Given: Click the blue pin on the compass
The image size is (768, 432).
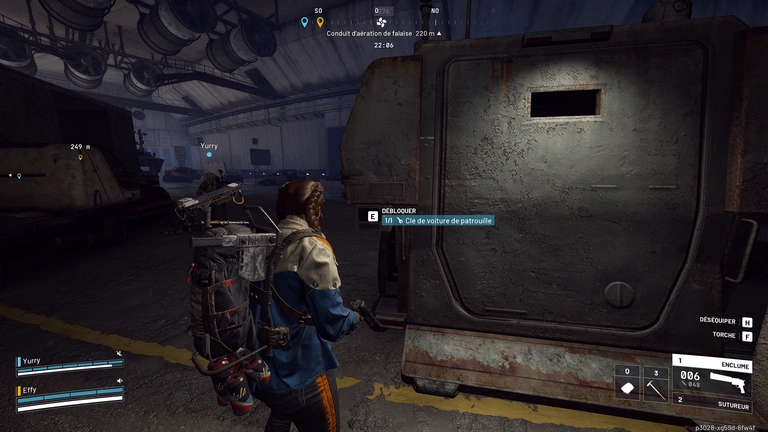Looking at the screenshot, I should 305,21.
